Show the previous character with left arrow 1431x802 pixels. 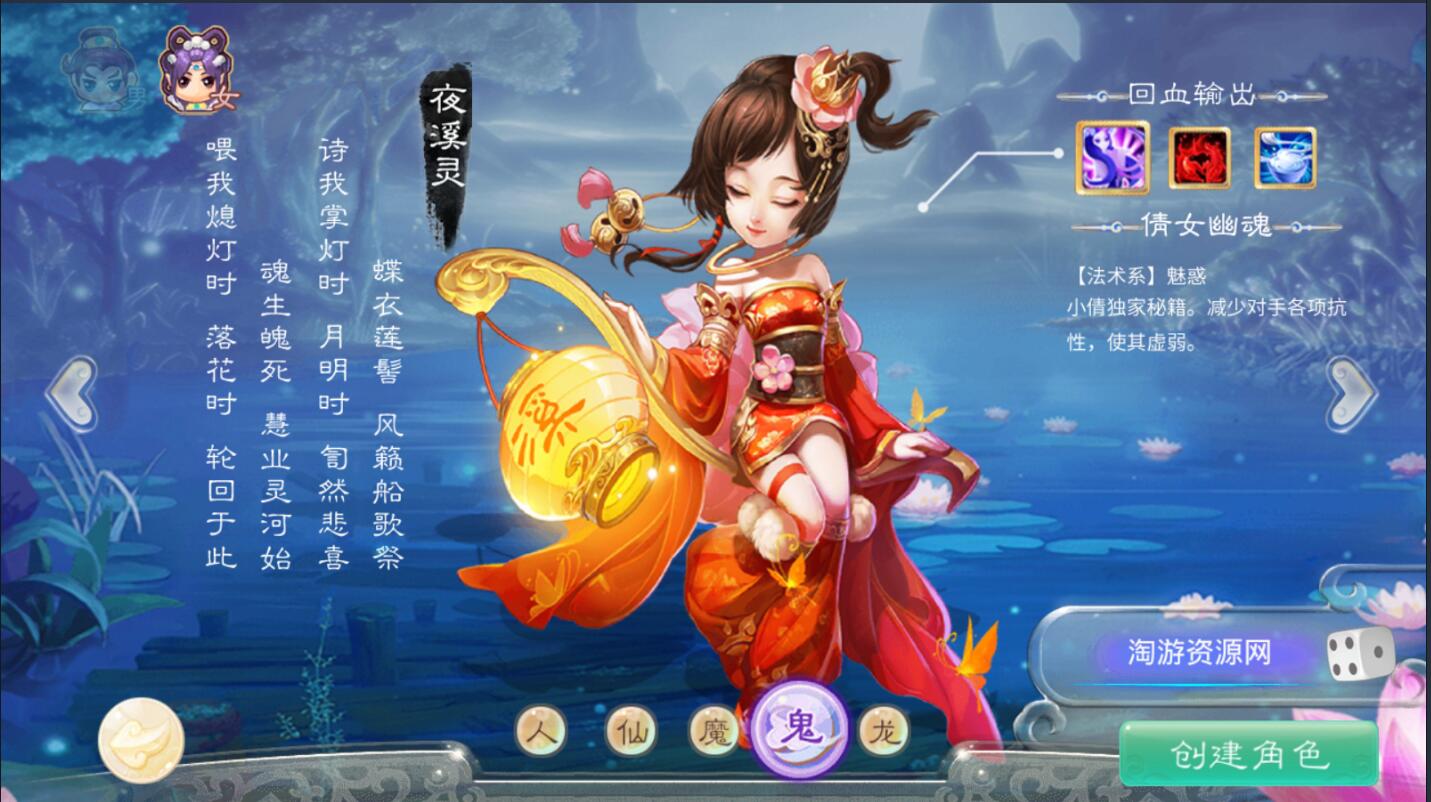coord(71,394)
